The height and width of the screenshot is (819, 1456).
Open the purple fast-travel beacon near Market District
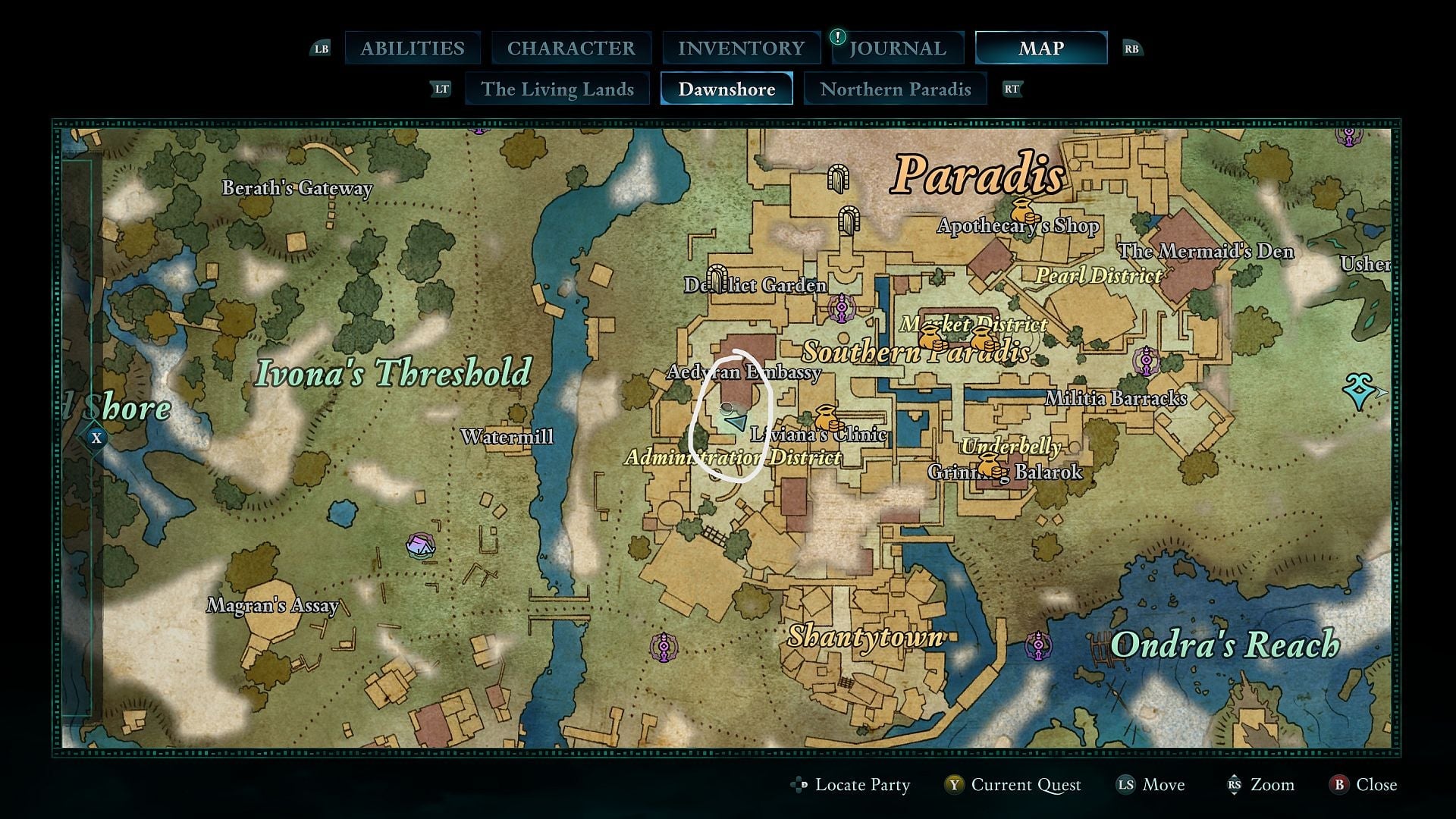click(x=841, y=308)
